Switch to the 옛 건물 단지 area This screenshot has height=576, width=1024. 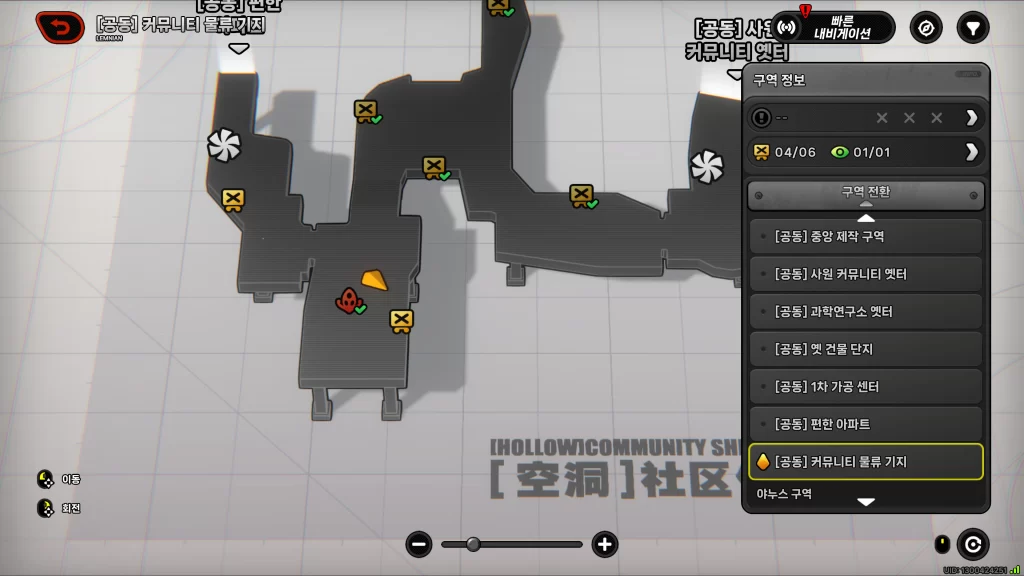click(866, 349)
